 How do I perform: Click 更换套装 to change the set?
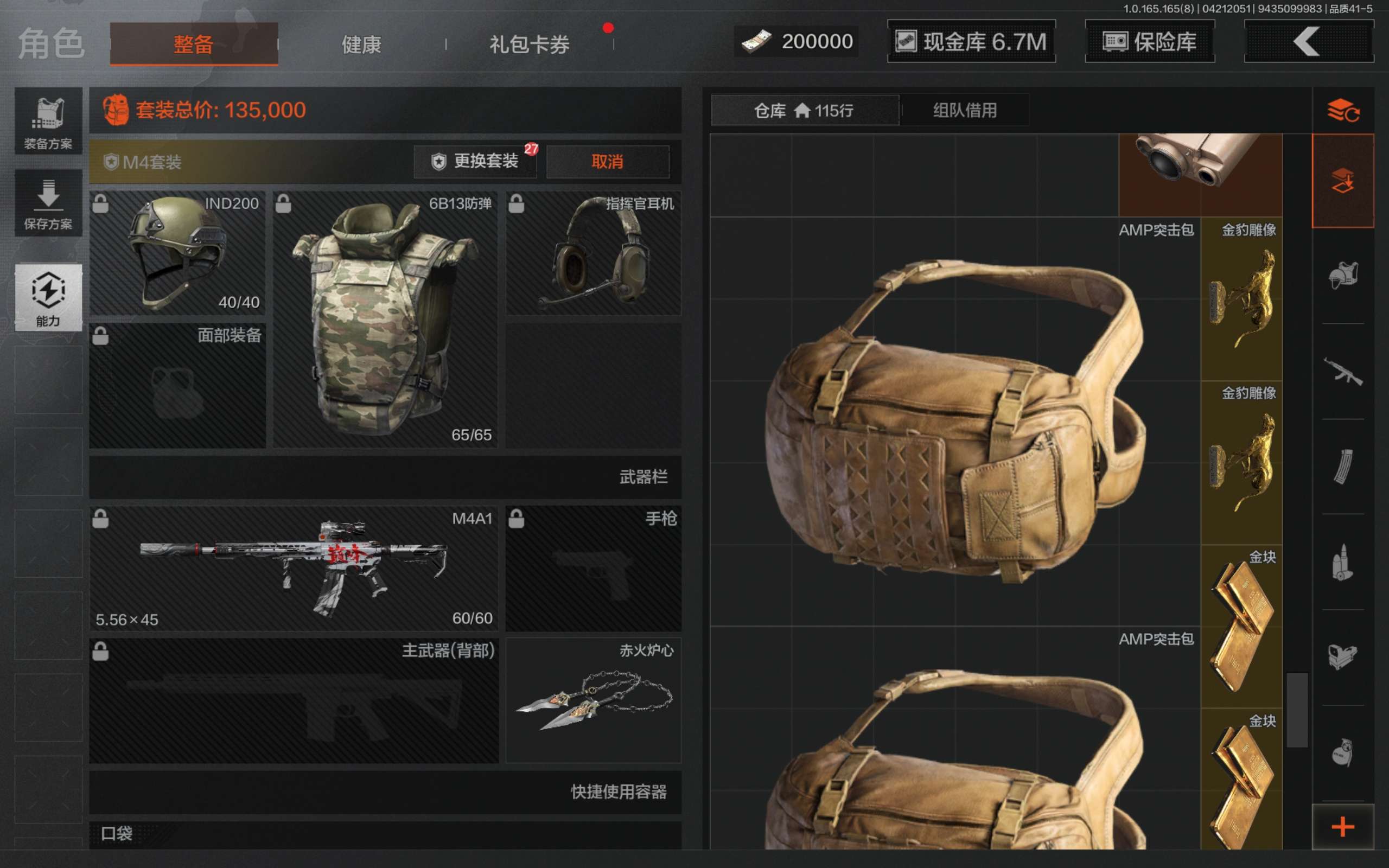pos(475,161)
